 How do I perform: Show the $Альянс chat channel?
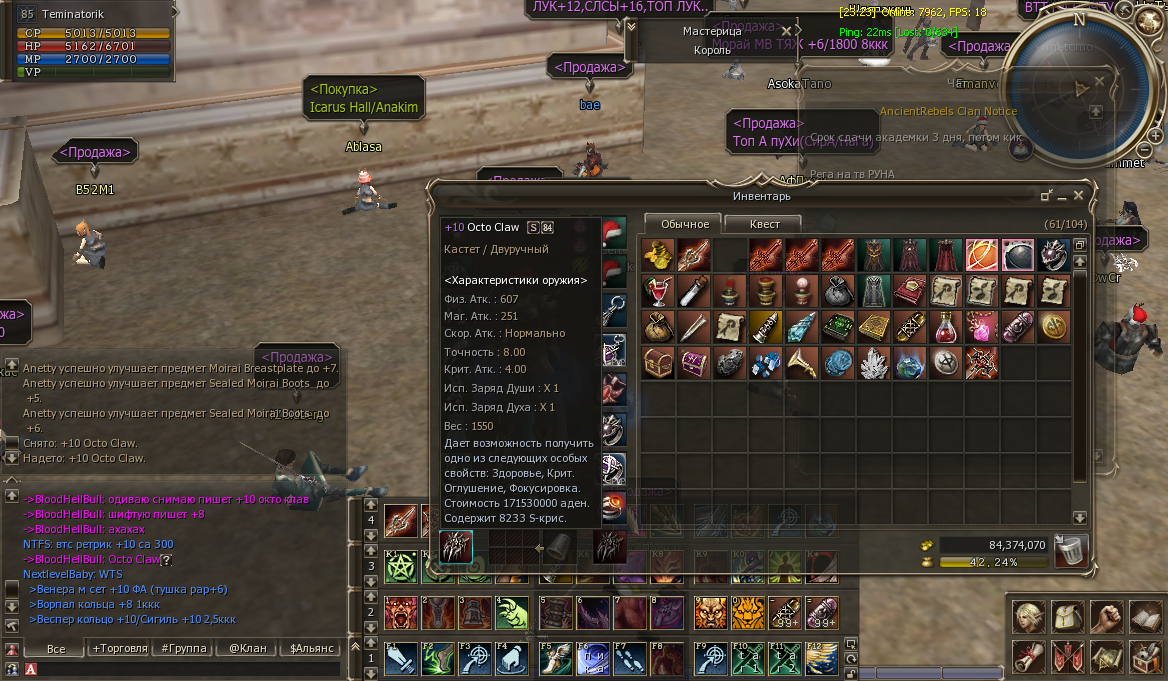tap(311, 648)
